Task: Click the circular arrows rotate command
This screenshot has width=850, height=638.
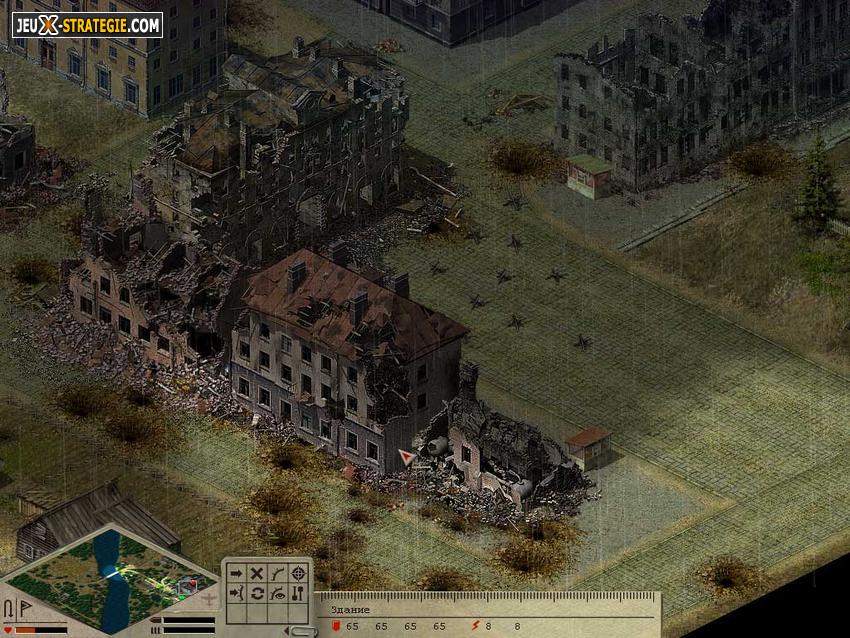Action: [257, 593]
